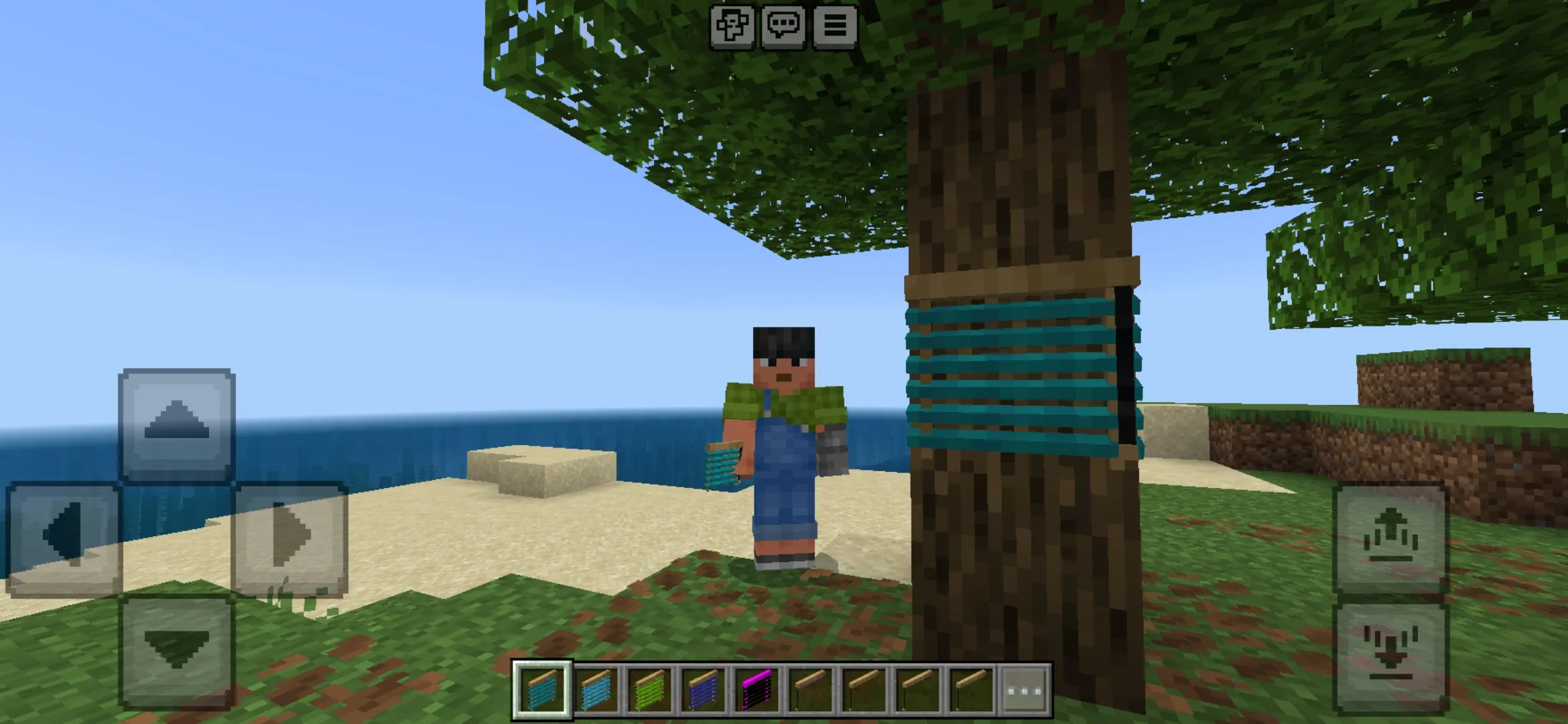Select the magenta and black blinds slot
1568x724 pixels.
(x=757, y=690)
